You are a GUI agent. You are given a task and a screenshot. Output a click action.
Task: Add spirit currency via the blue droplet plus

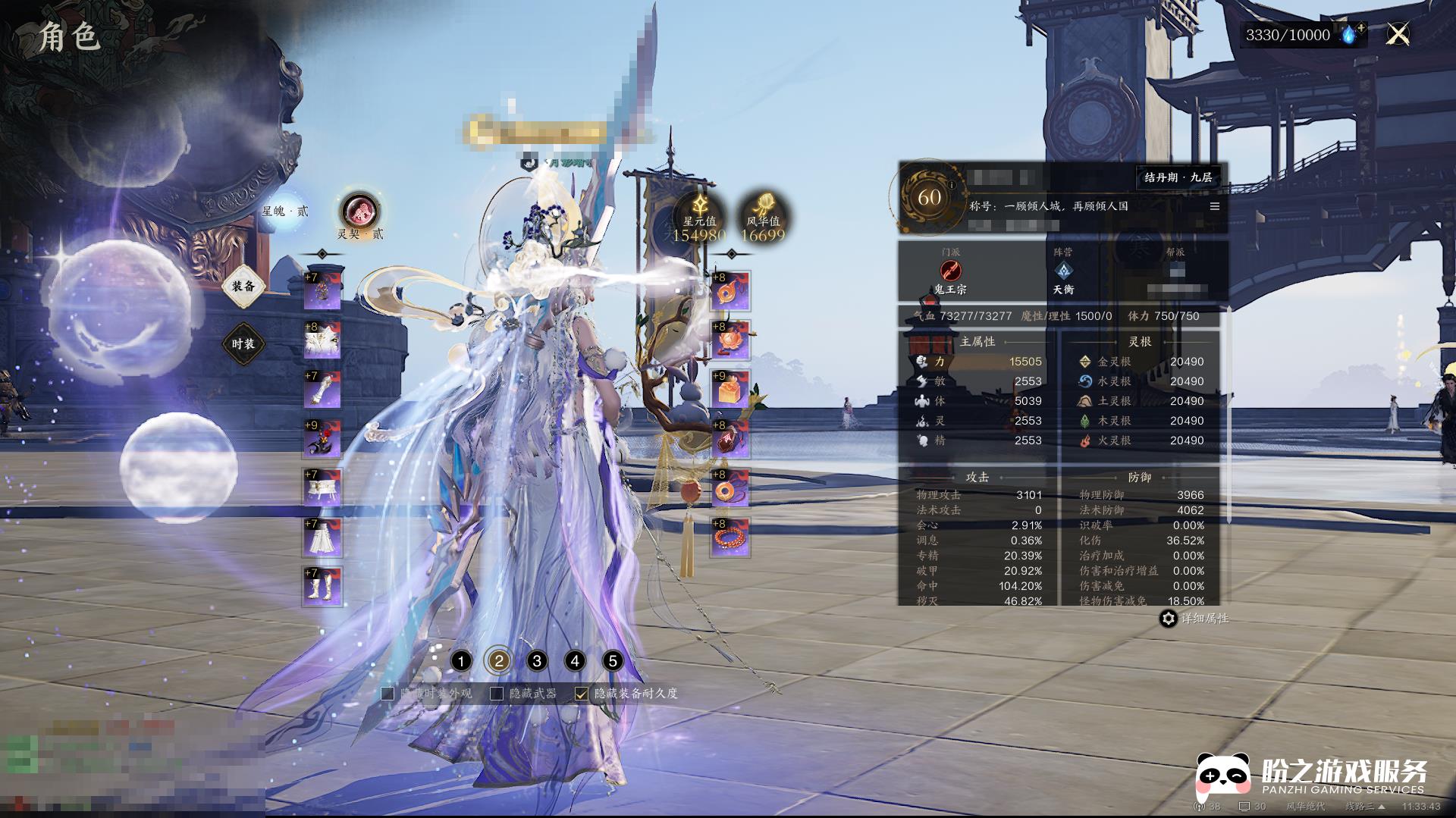[1352, 34]
